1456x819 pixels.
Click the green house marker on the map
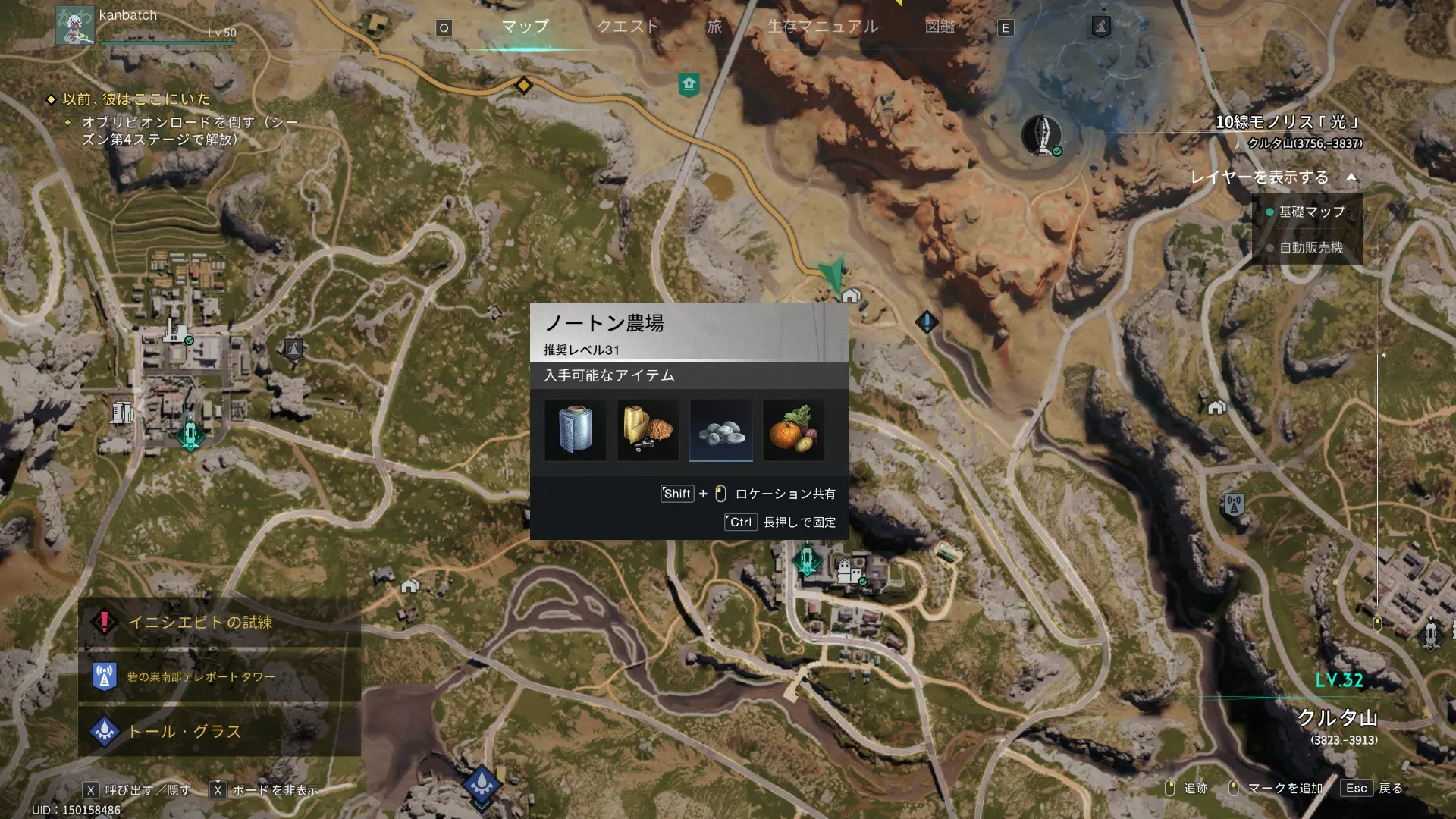(x=689, y=83)
